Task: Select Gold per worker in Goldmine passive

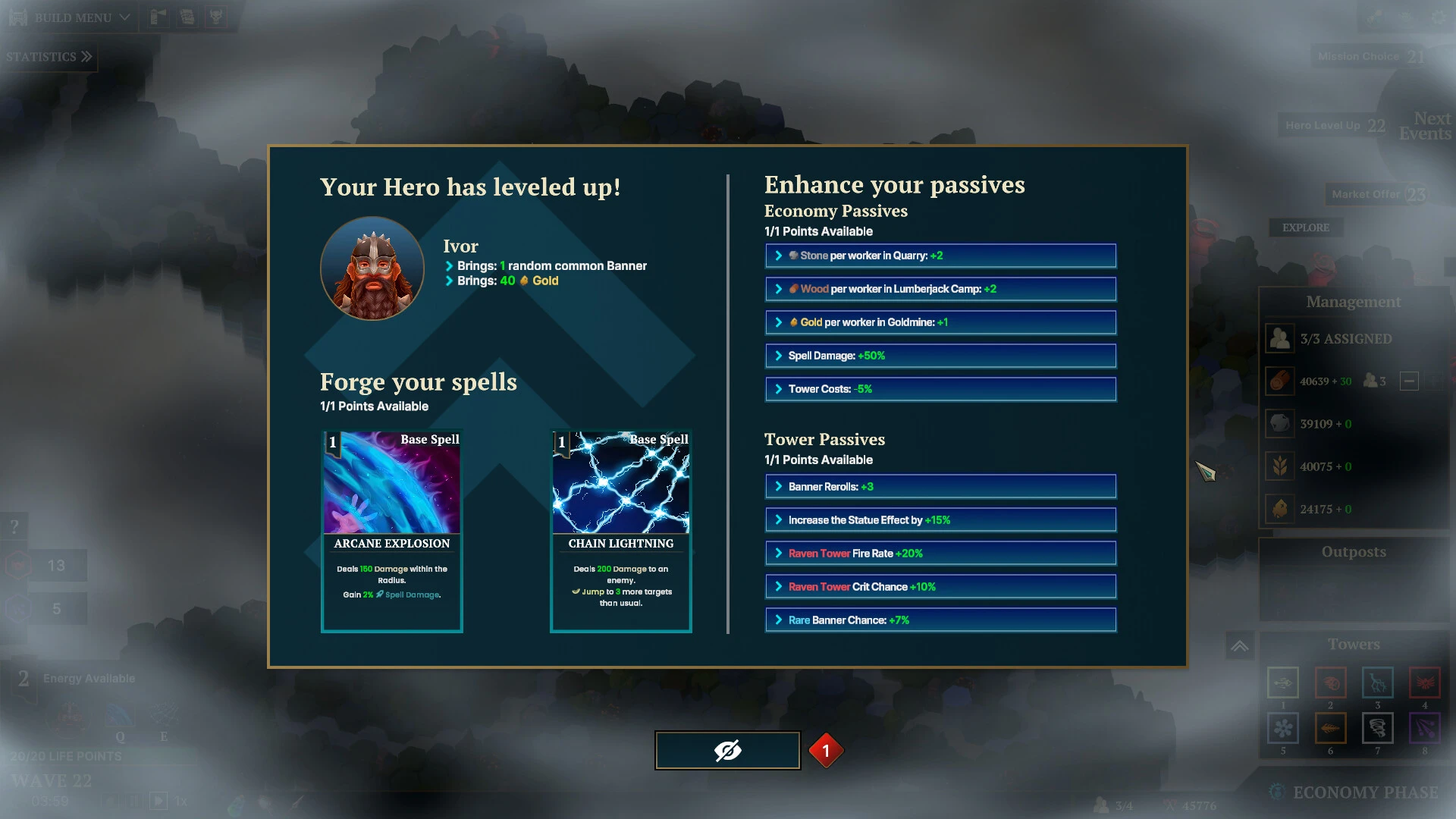Action: (940, 322)
